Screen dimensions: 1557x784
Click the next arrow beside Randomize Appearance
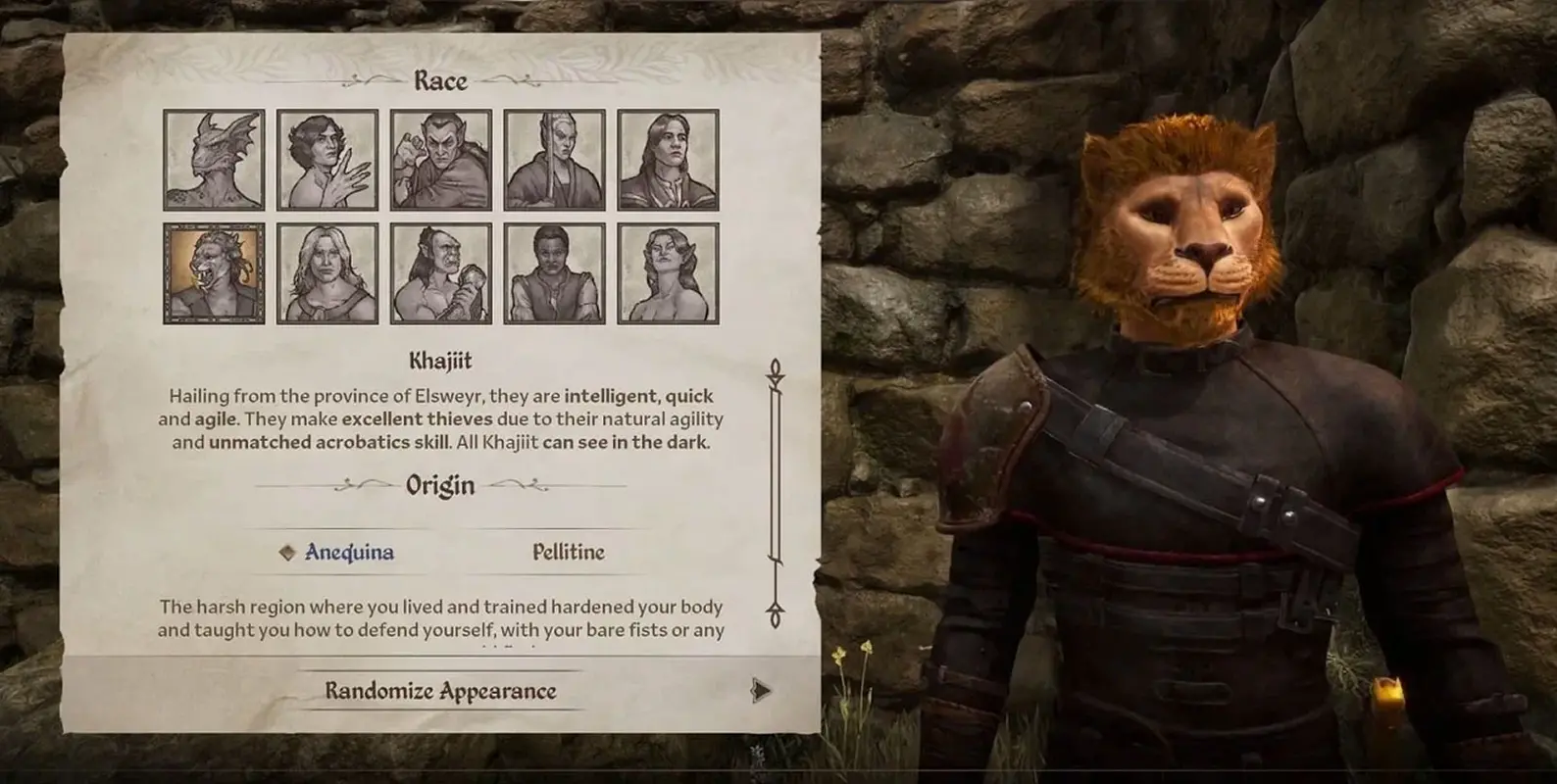[761, 691]
